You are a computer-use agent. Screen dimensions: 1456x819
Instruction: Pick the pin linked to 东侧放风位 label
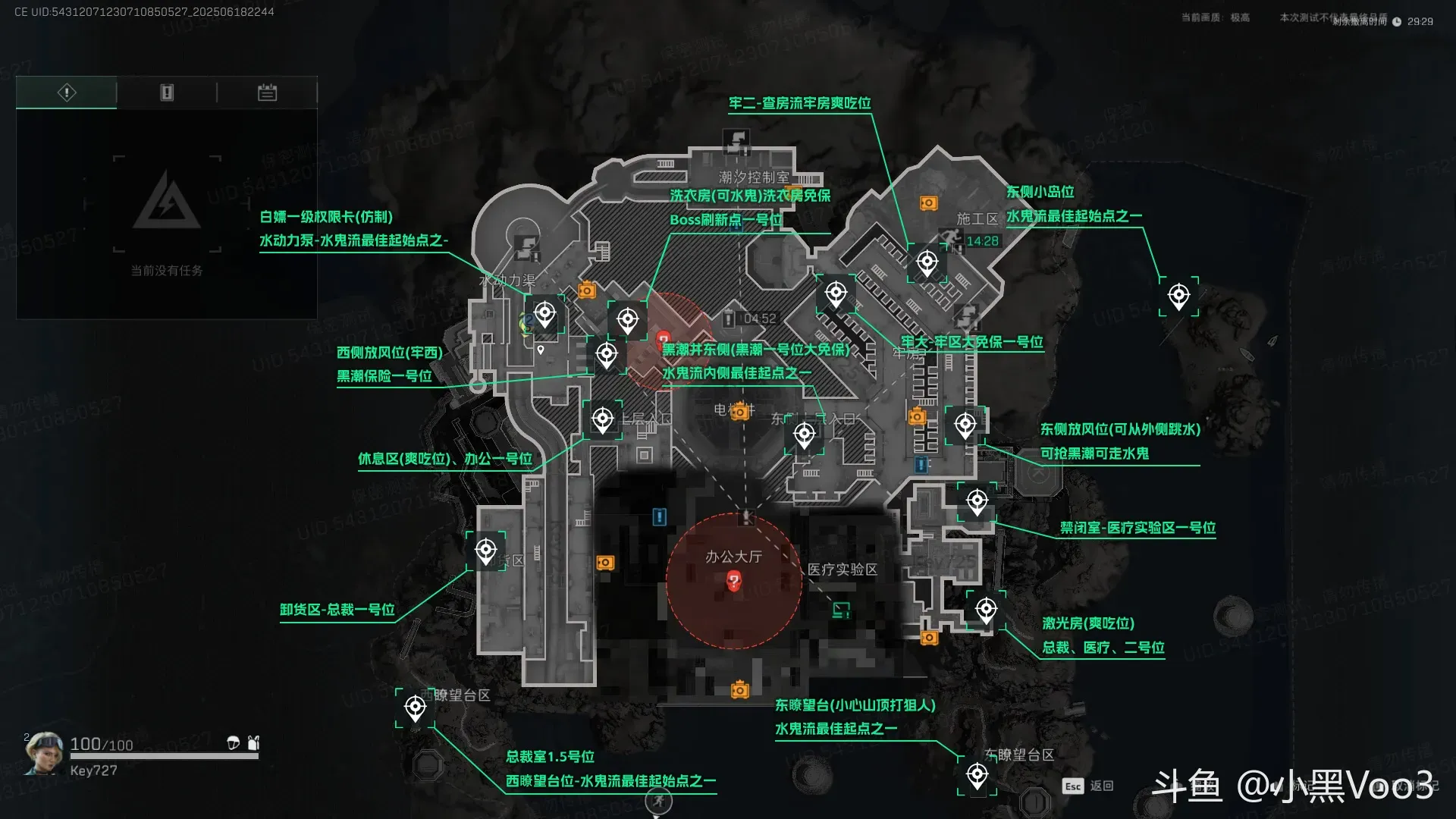(965, 425)
